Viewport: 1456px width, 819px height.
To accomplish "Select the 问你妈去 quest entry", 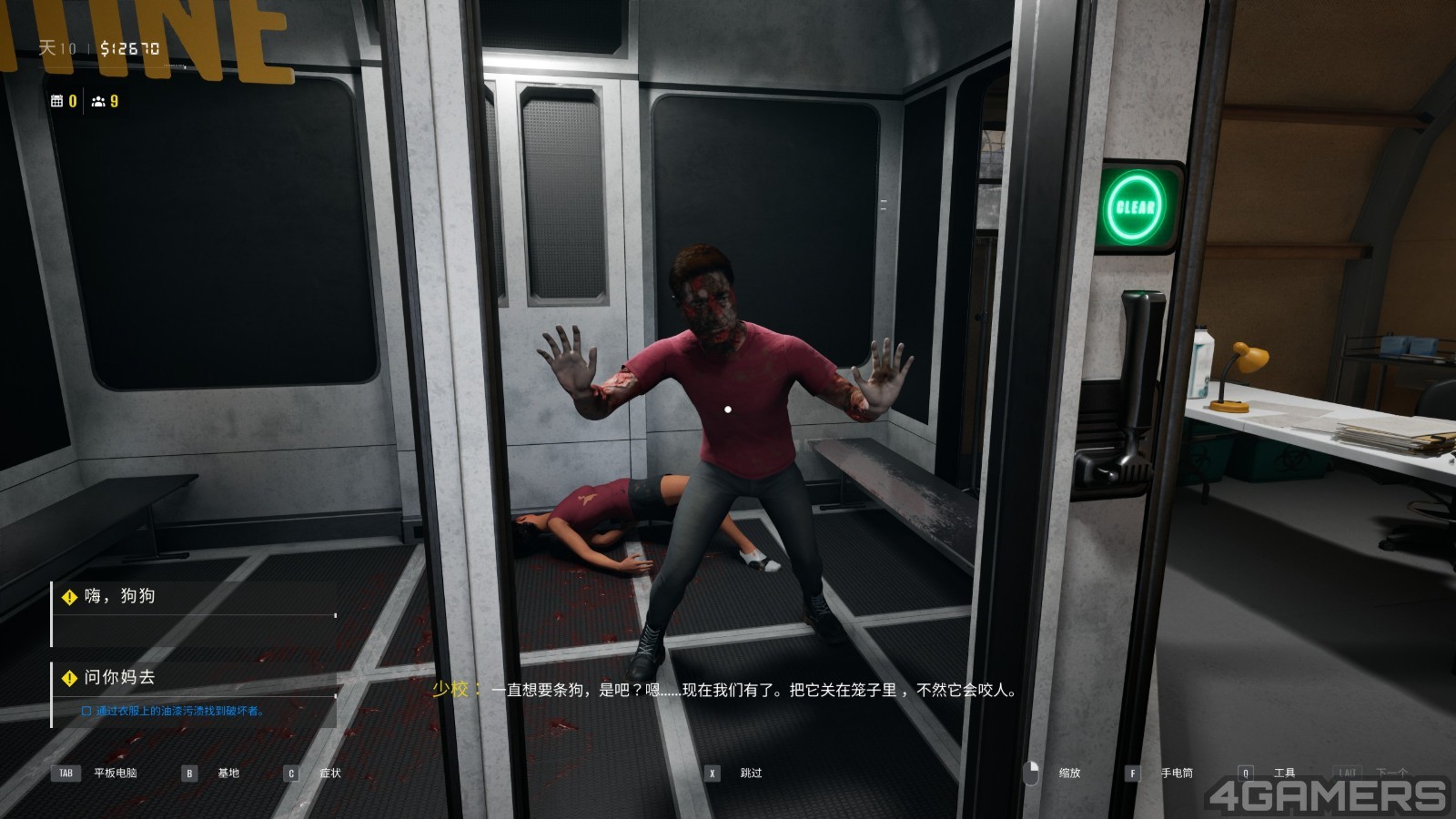I will click(119, 677).
